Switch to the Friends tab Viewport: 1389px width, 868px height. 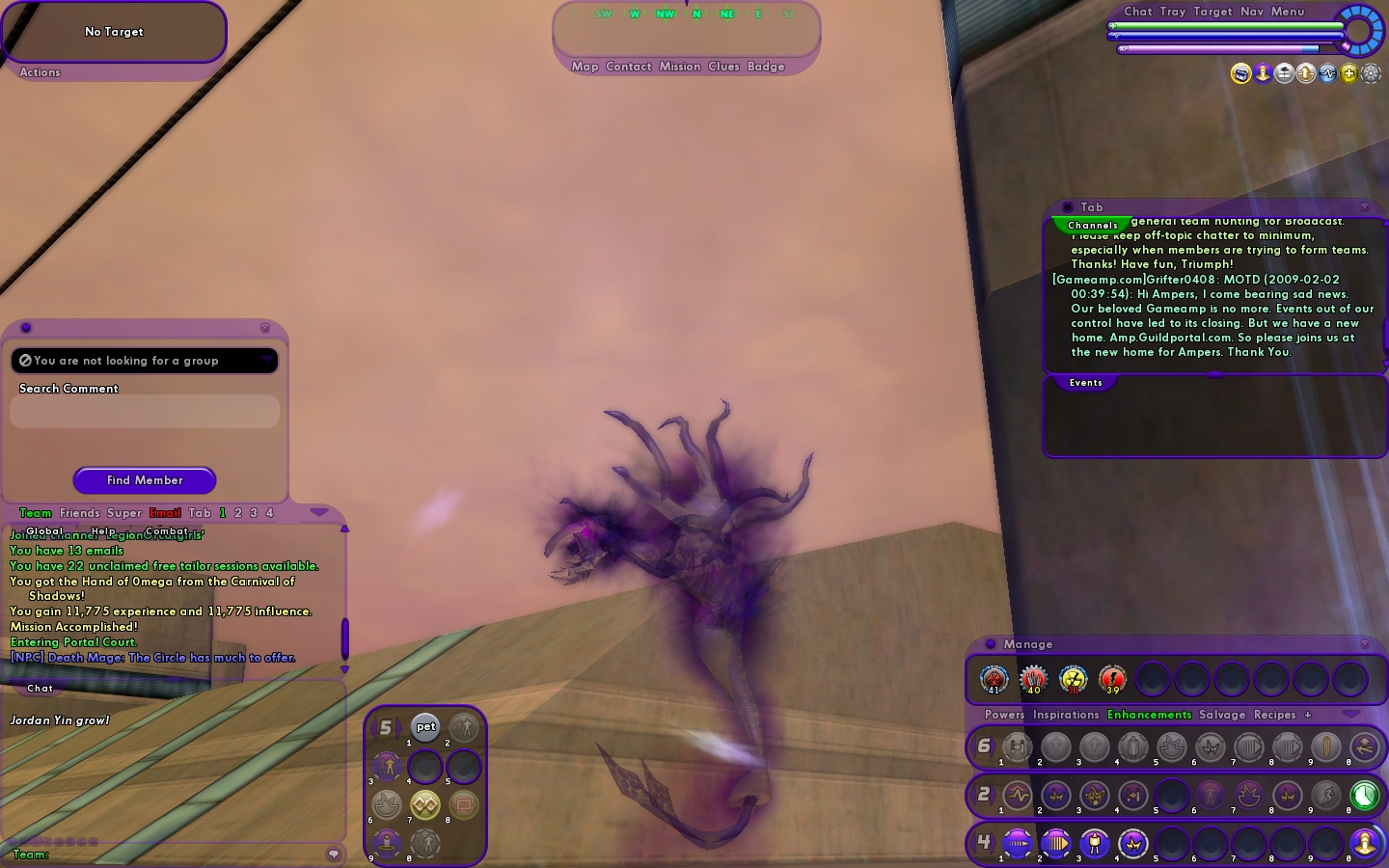click(x=79, y=513)
